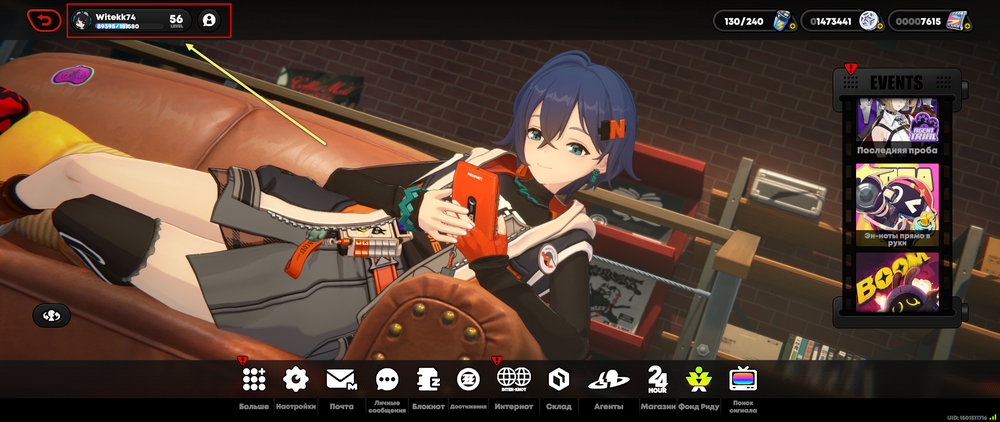Open the "Эн-ноты прямо в руки" event

coord(896,204)
